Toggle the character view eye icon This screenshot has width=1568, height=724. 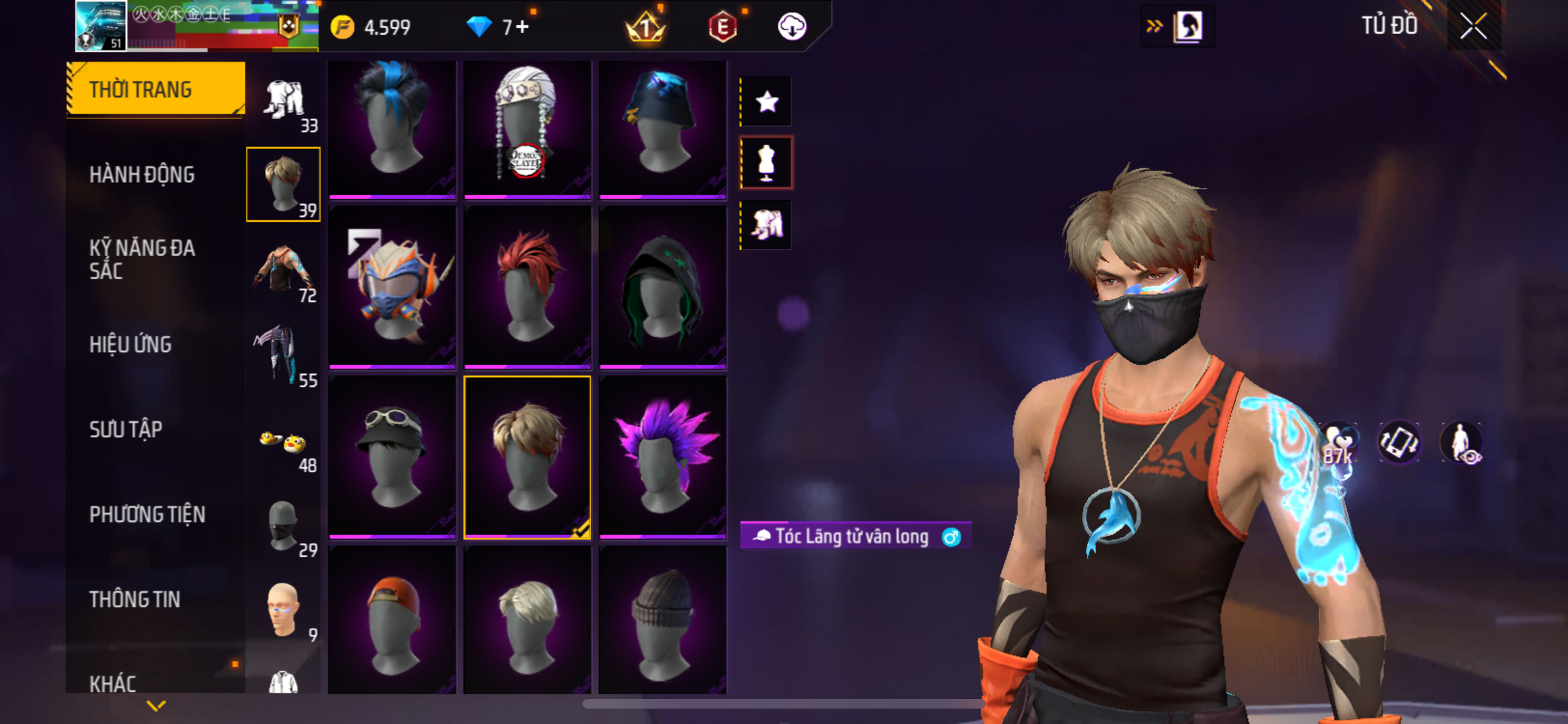pos(1462,443)
